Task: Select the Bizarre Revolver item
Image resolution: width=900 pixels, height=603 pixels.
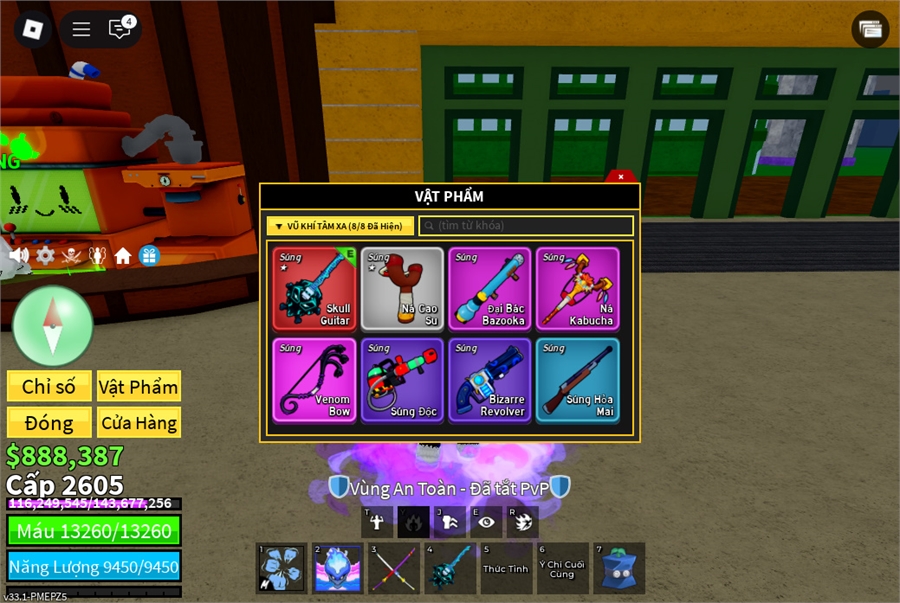Action: pyautogui.click(x=490, y=380)
